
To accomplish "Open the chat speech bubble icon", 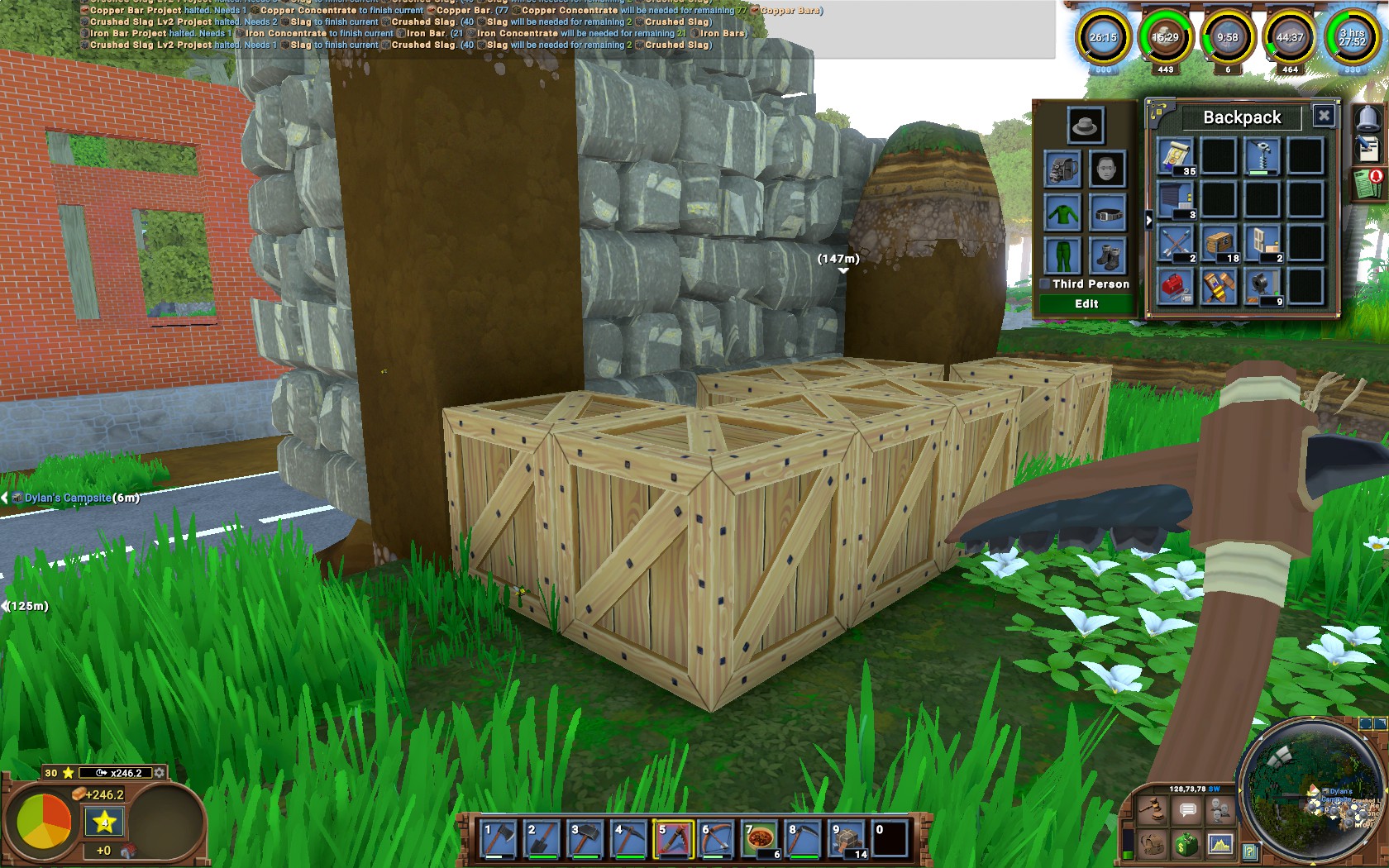I will click(x=1186, y=808).
